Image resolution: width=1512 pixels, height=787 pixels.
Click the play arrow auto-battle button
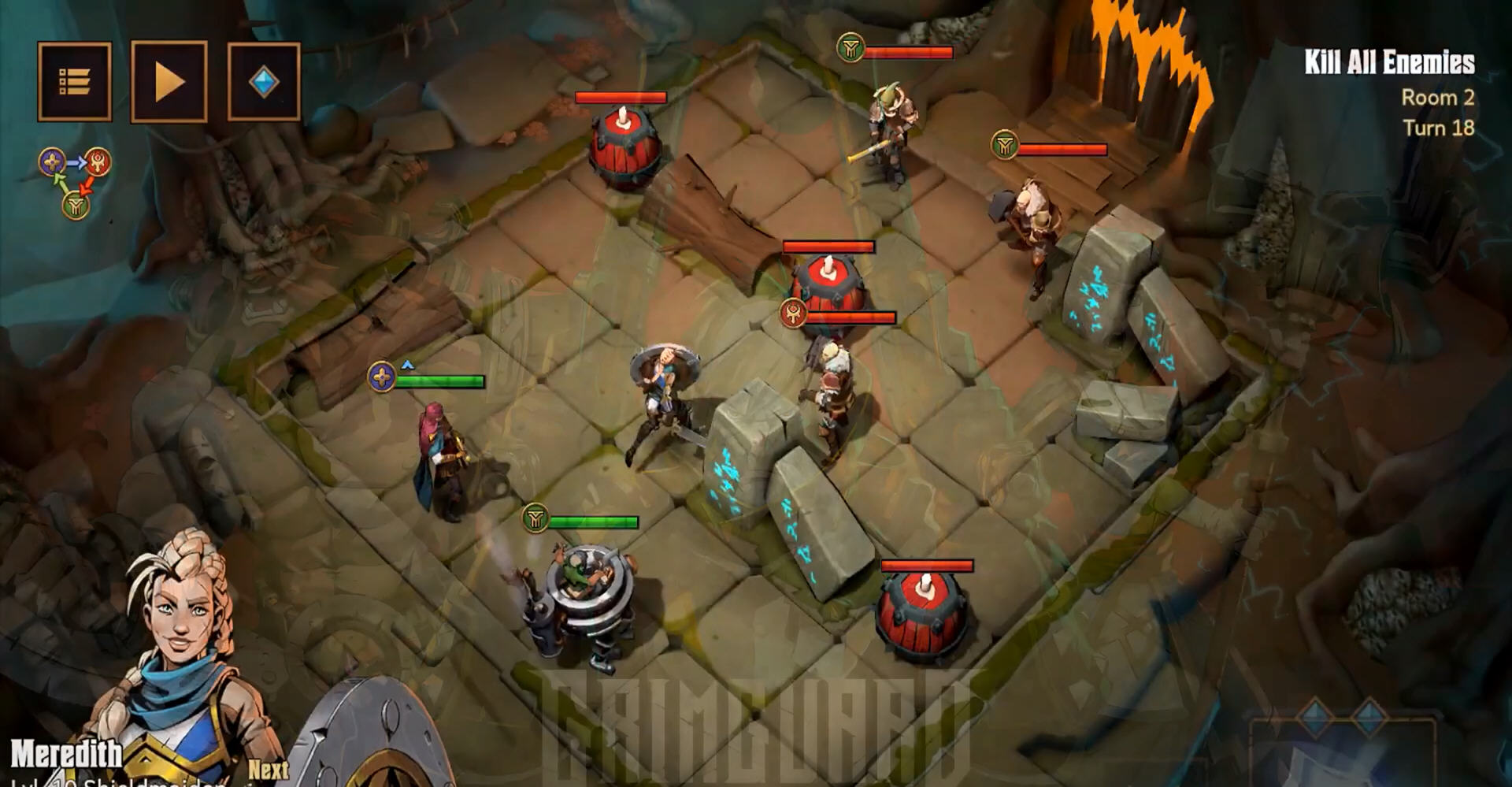pos(169,82)
